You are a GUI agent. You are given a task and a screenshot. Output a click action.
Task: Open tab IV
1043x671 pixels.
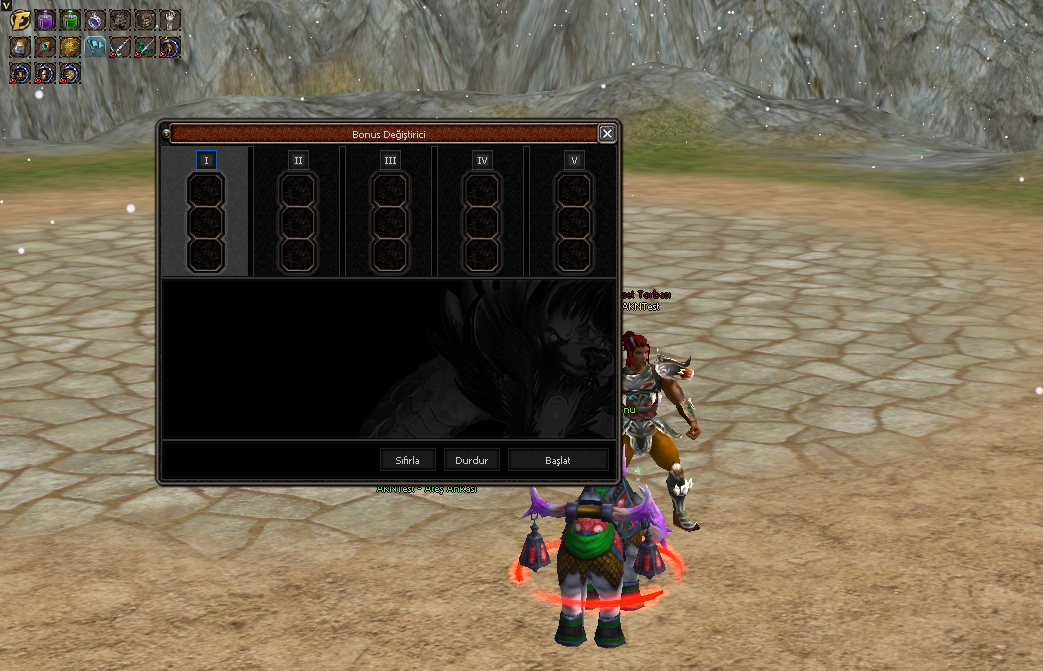pyautogui.click(x=482, y=160)
